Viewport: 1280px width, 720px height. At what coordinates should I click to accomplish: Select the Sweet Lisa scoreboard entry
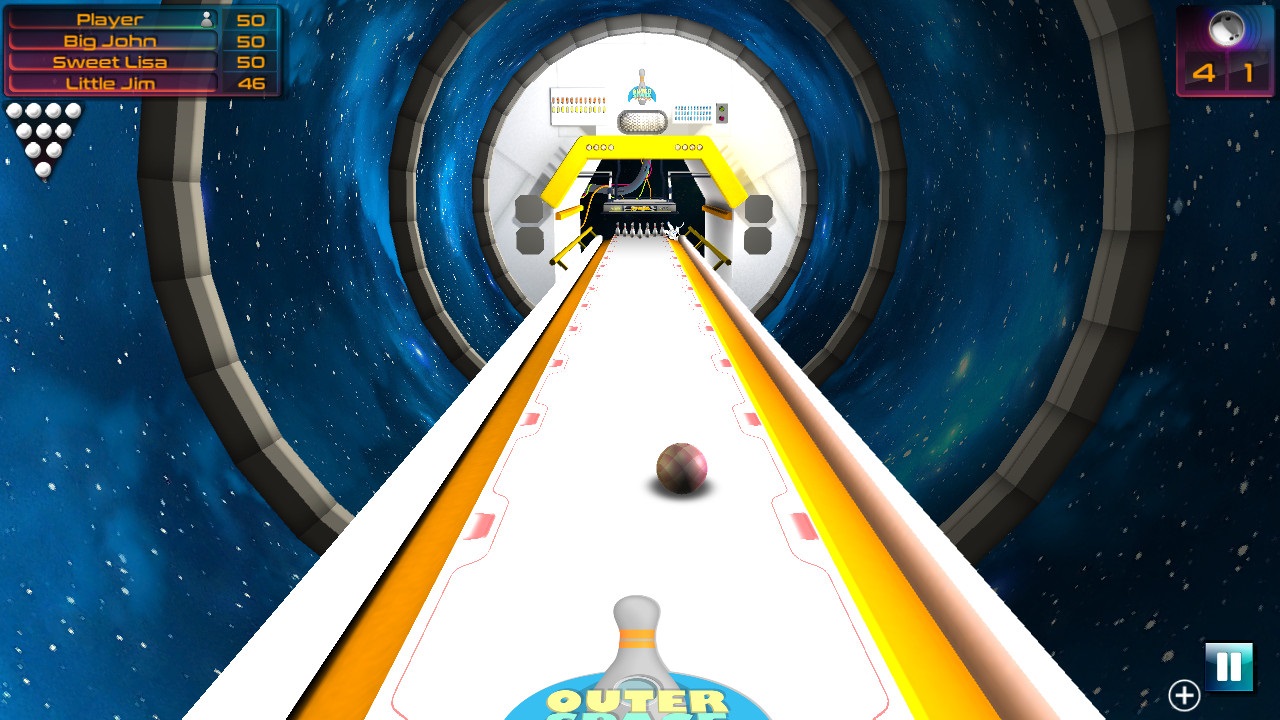[110, 61]
